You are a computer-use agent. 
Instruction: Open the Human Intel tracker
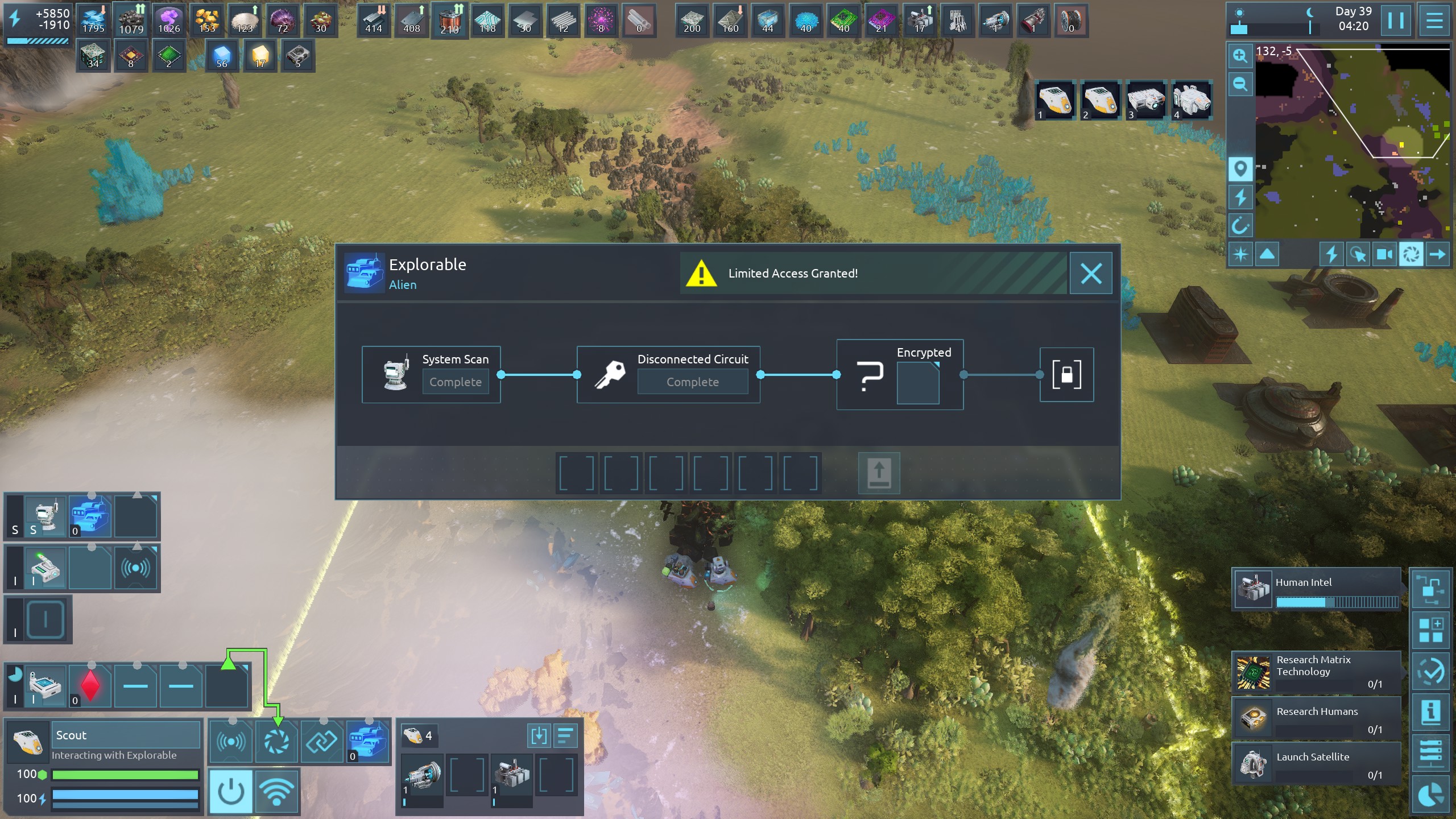pyautogui.click(x=1316, y=589)
